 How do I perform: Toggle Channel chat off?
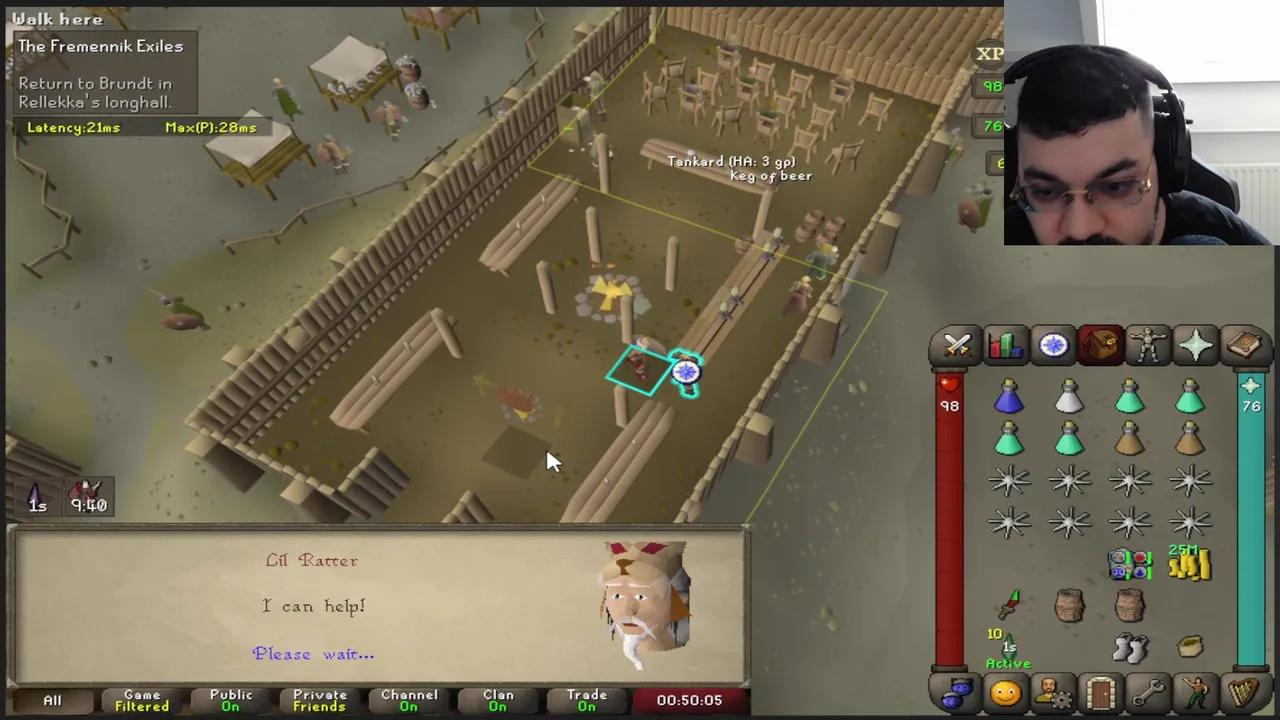(409, 700)
